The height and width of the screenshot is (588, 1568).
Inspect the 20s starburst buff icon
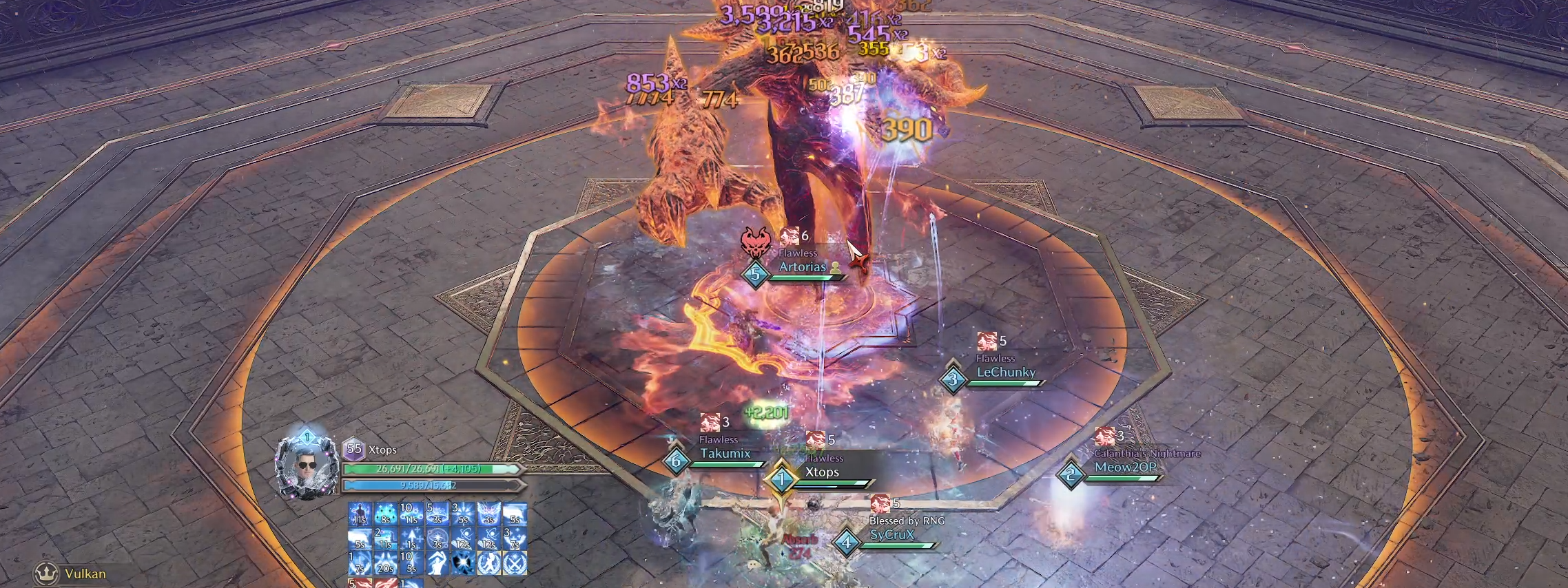click(x=385, y=564)
